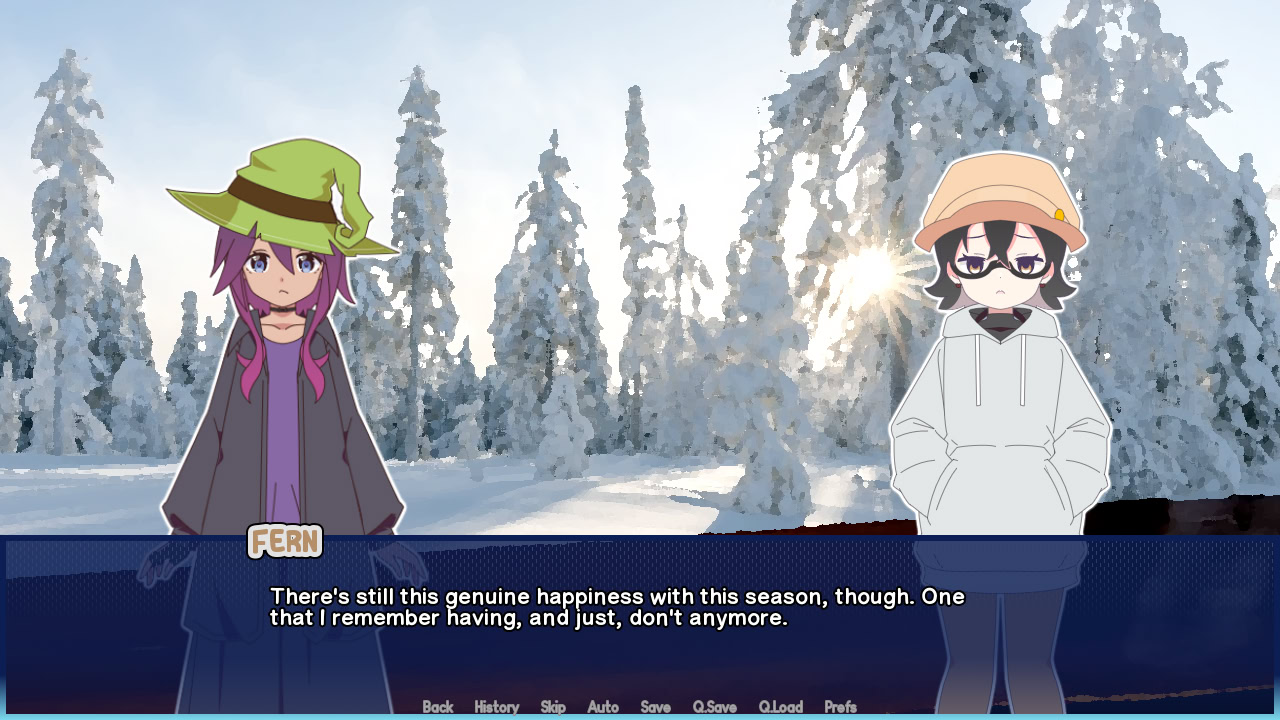
Task: Open the Prefs menu
Action: (x=840, y=707)
